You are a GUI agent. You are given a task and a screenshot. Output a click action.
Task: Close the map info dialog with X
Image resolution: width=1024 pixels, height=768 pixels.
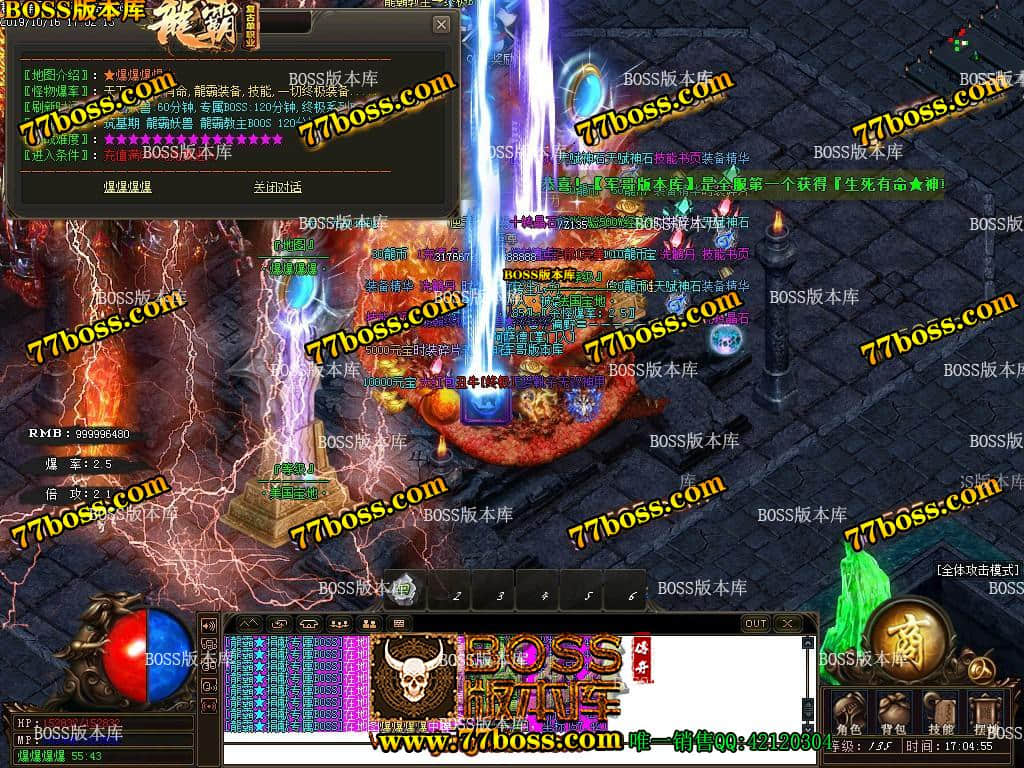point(441,24)
